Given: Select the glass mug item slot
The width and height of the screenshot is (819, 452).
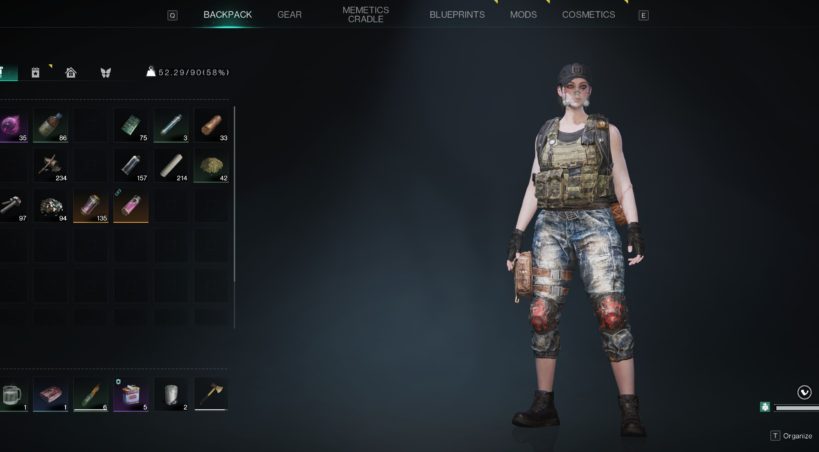Looking at the screenshot, I should click(12, 394).
